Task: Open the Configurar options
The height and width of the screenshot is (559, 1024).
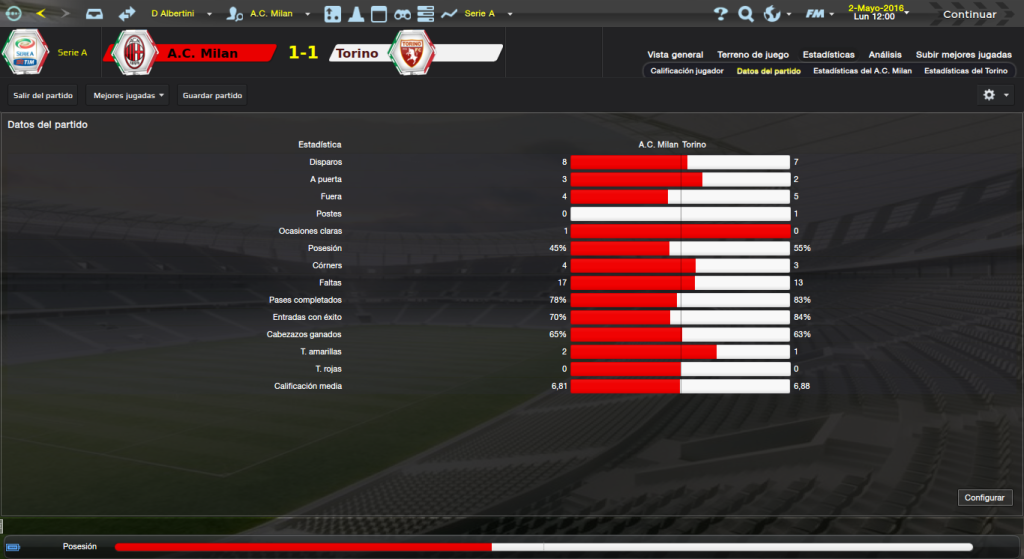Action: (986, 497)
